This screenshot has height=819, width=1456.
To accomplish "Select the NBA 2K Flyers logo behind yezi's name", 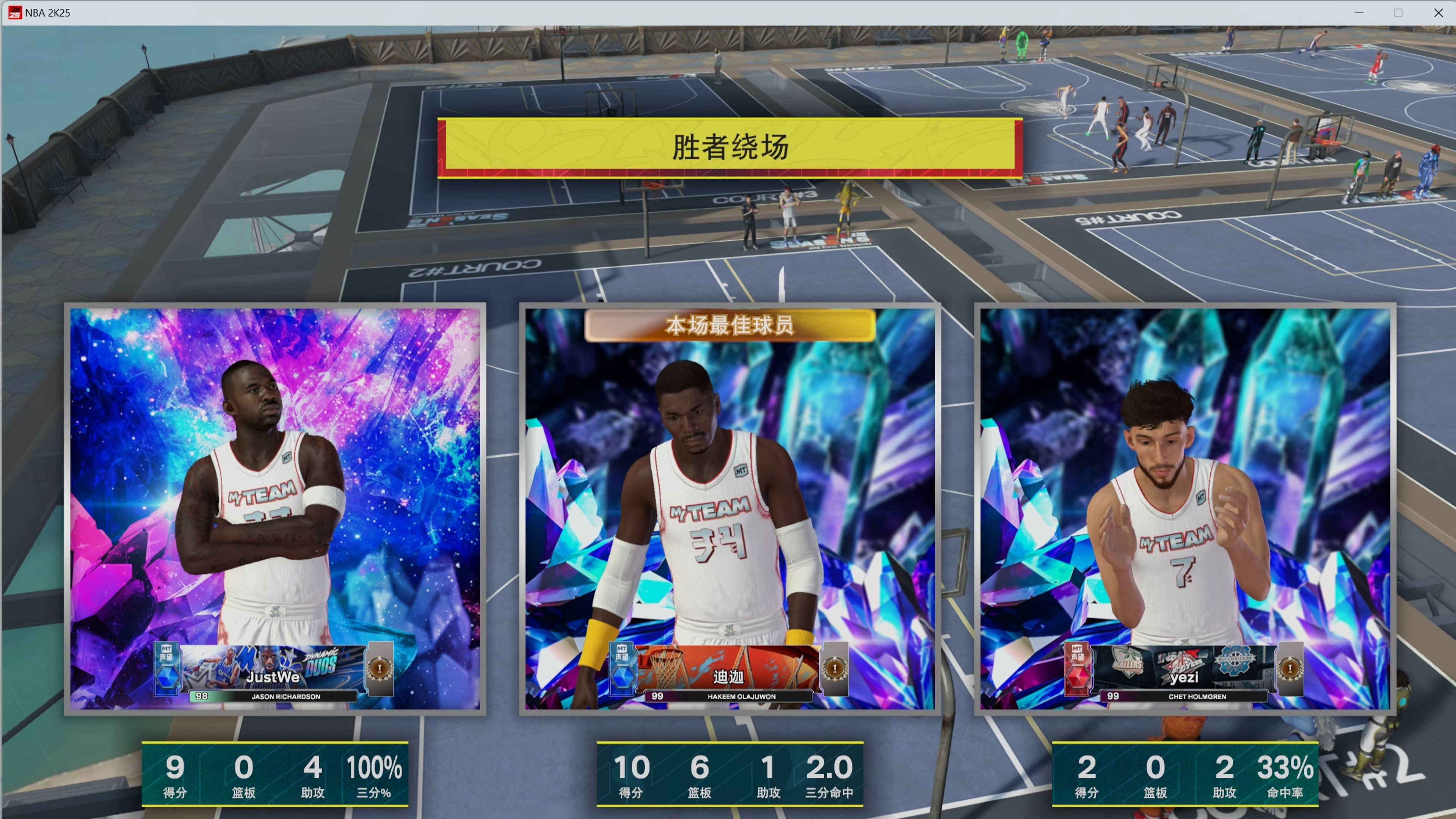I will [x=1181, y=662].
